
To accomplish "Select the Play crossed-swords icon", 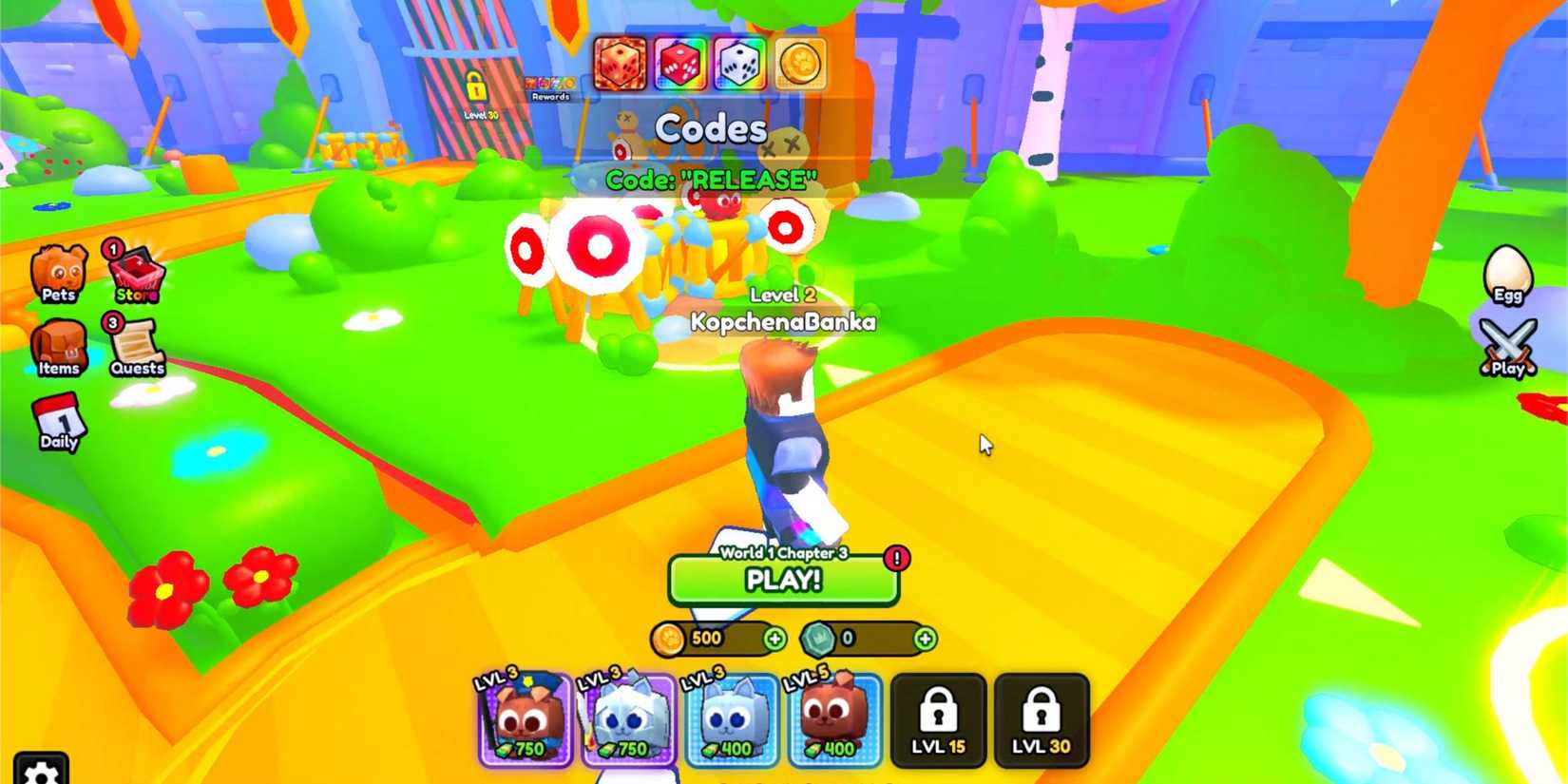I will [x=1506, y=344].
